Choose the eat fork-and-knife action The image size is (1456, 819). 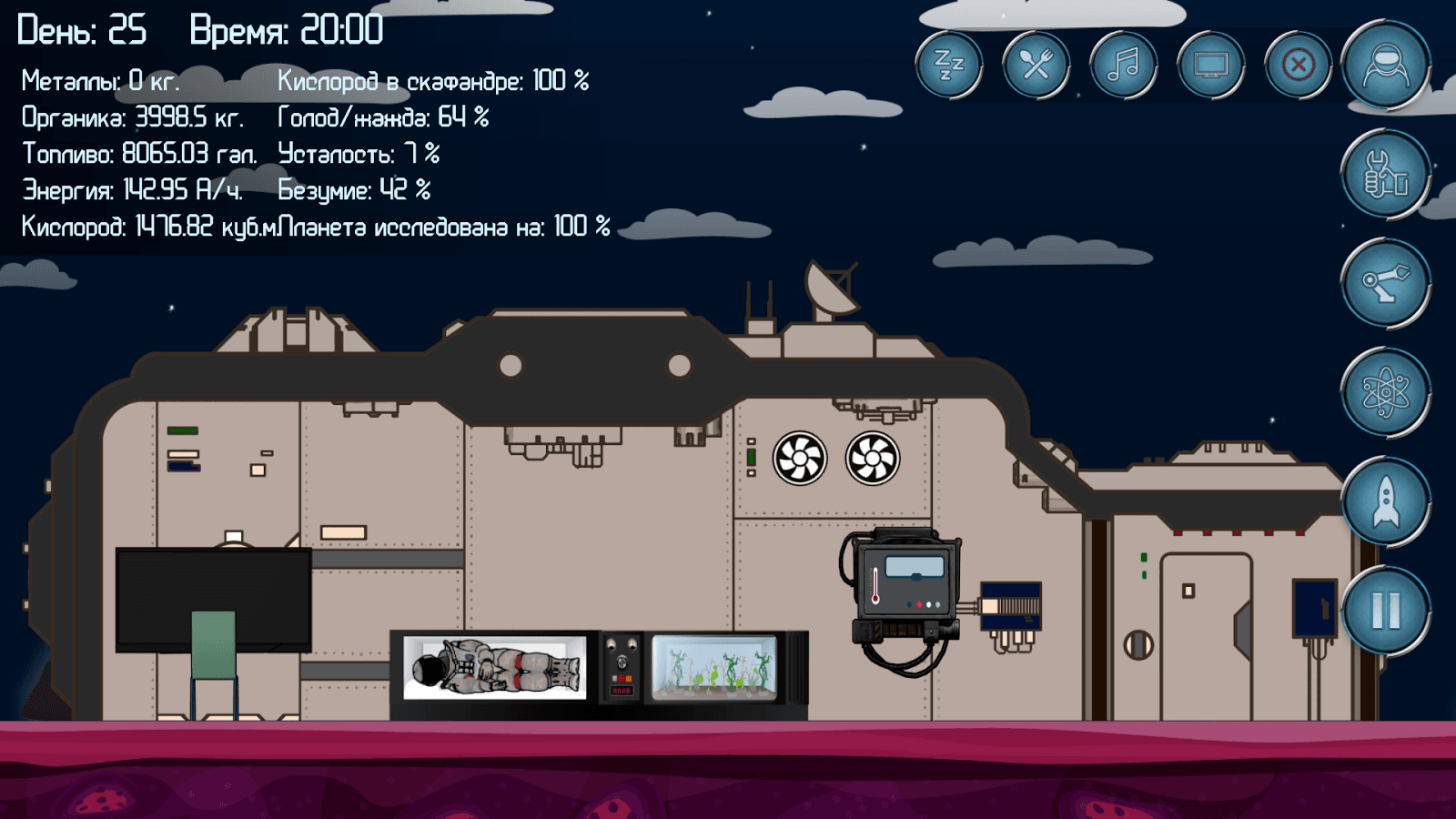tap(1036, 65)
